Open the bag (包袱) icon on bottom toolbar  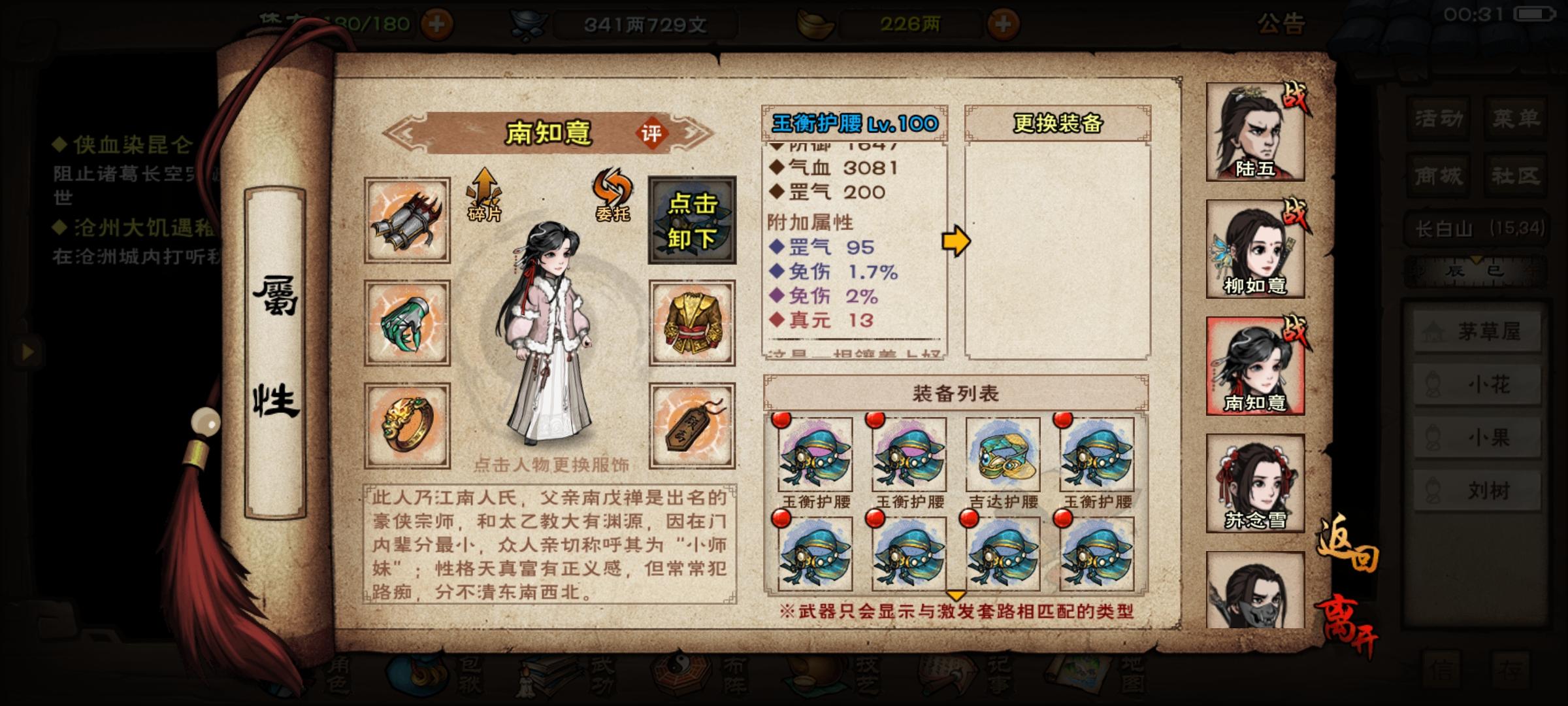418,680
